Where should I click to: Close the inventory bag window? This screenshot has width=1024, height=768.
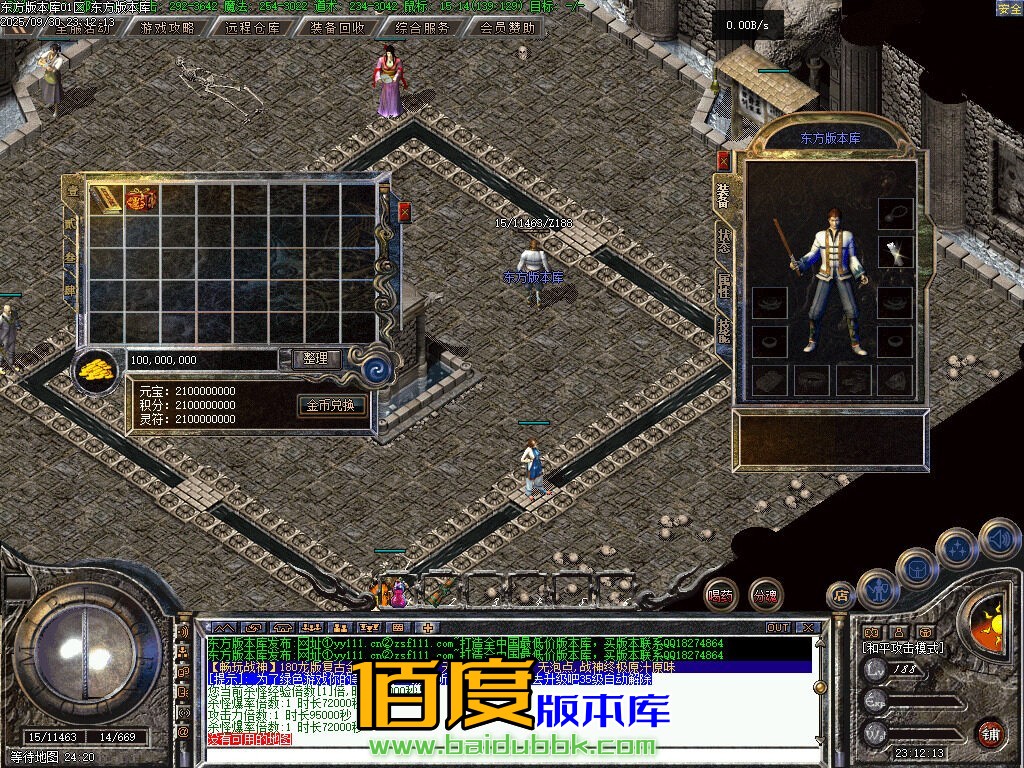click(404, 211)
